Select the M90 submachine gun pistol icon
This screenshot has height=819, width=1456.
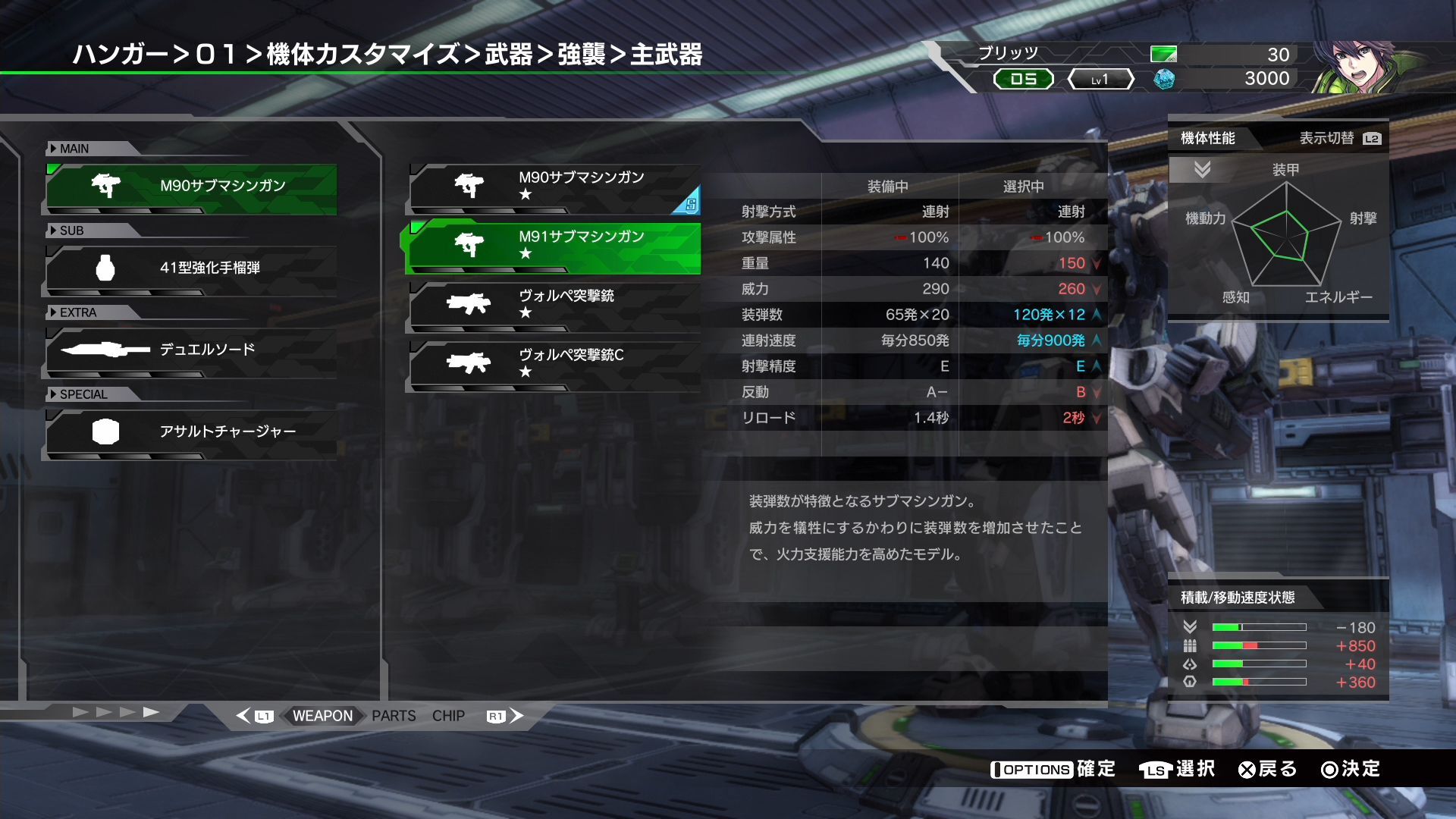tap(106, 184)
